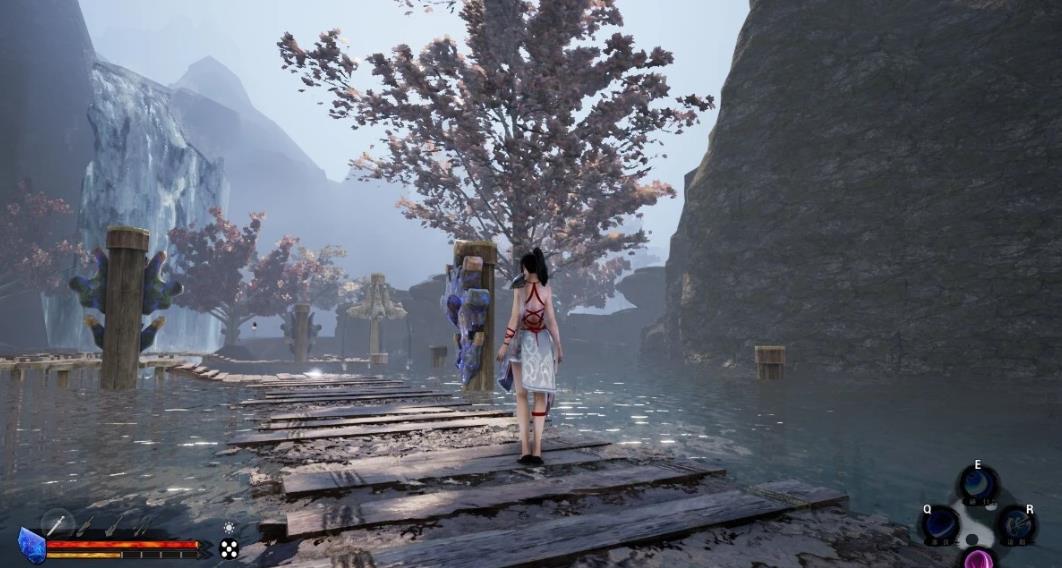Use the dark blue skill orb labeled Q
Viewport: 1062px width, 568px height.
point(941,524)
